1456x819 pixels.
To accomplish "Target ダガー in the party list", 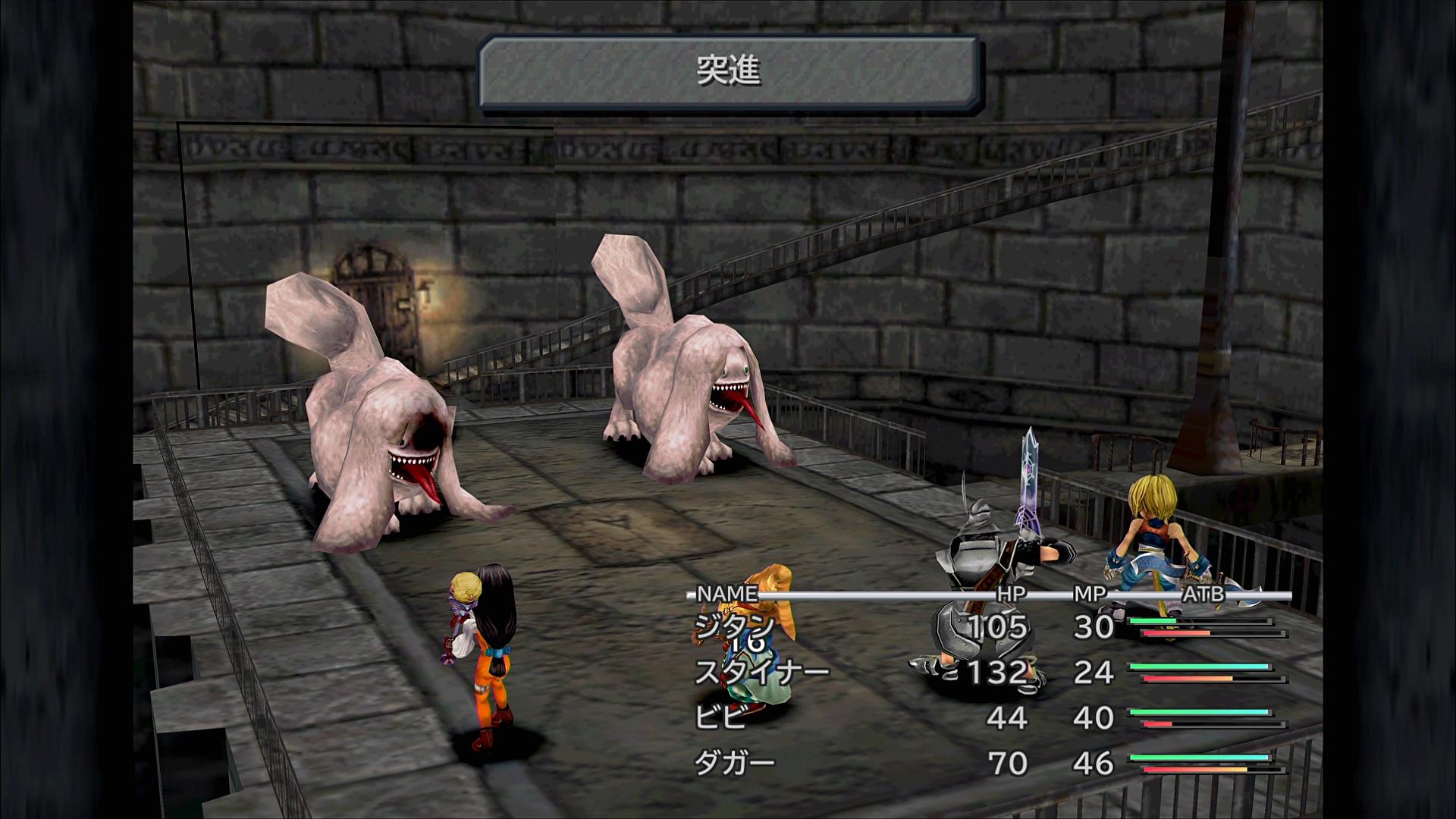I will coord(734,763).
